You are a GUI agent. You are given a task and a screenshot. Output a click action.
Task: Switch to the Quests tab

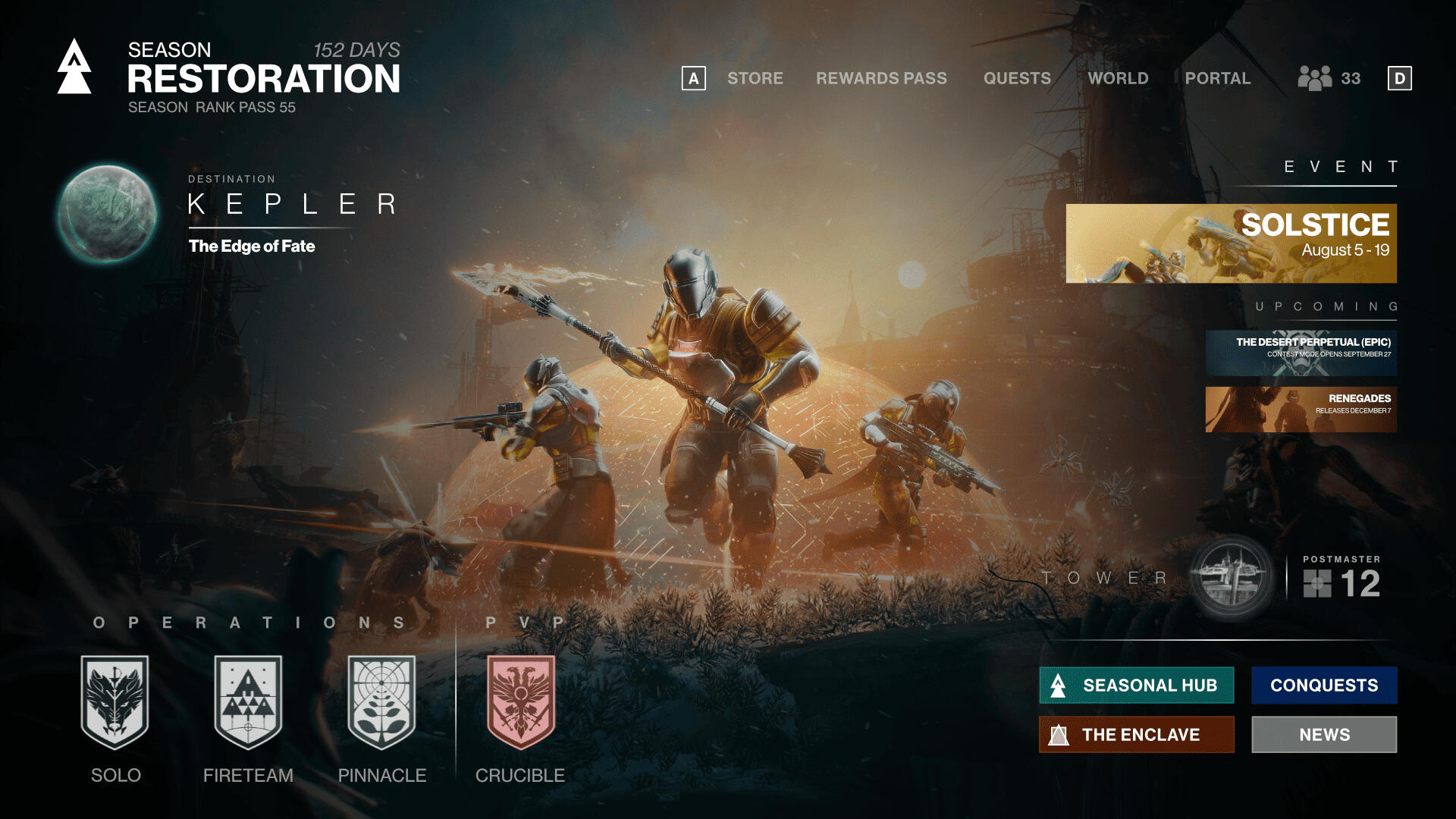(1017, 78)
